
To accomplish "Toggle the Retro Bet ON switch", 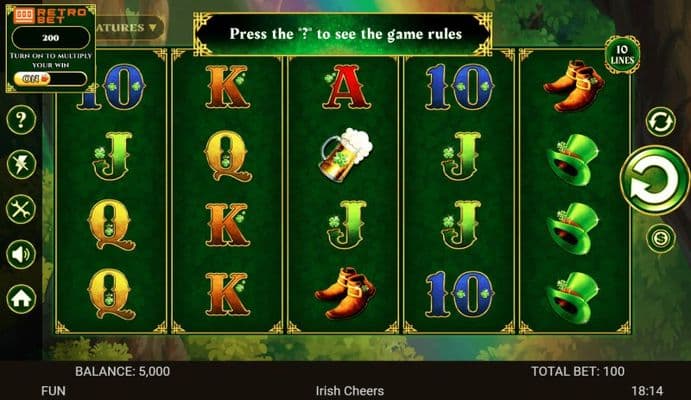I will tap(37, 78).
